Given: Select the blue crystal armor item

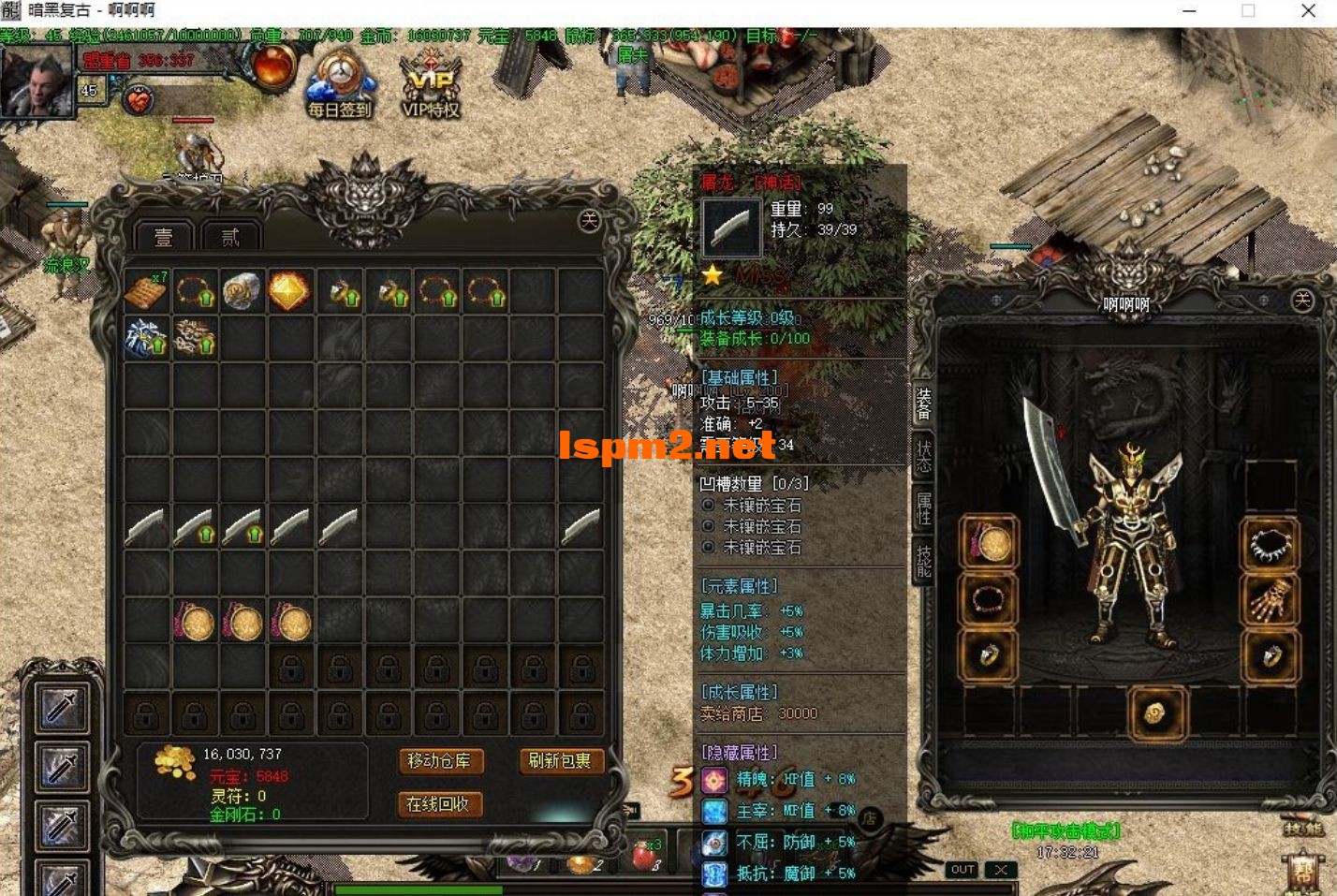Looking at the screenshot, I should pos(146,338).
